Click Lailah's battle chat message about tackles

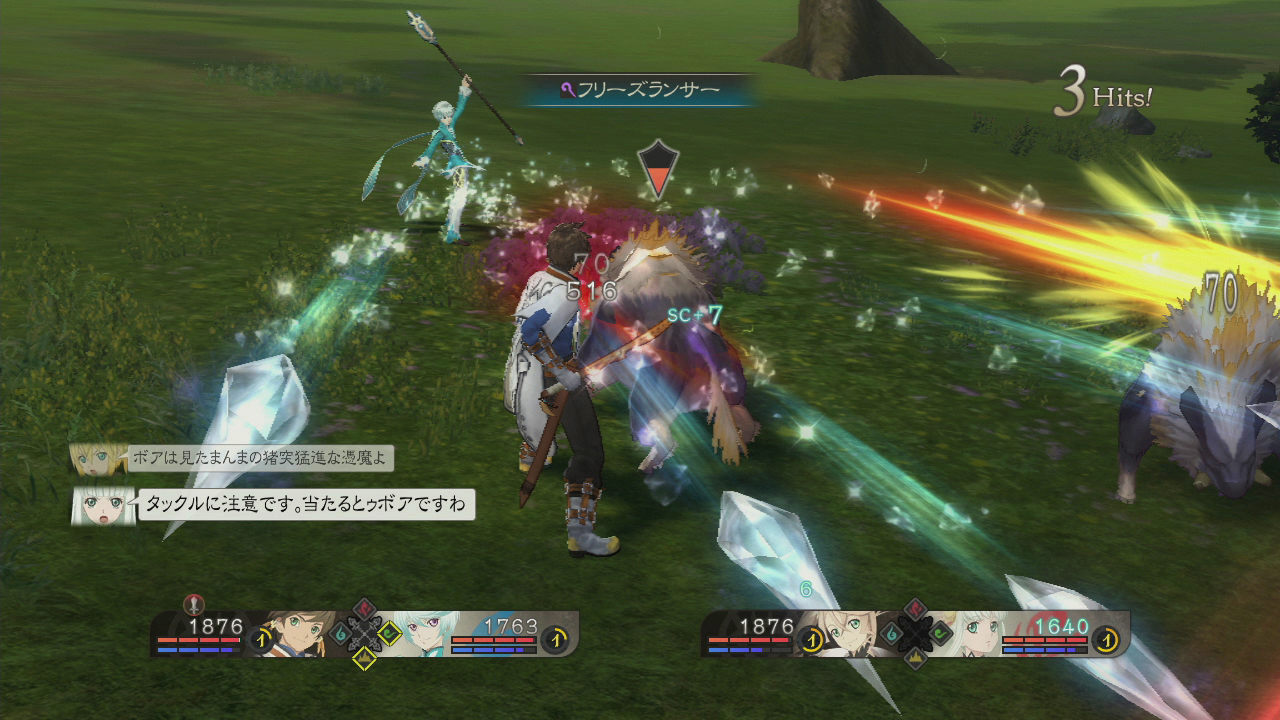click(306, 503)
